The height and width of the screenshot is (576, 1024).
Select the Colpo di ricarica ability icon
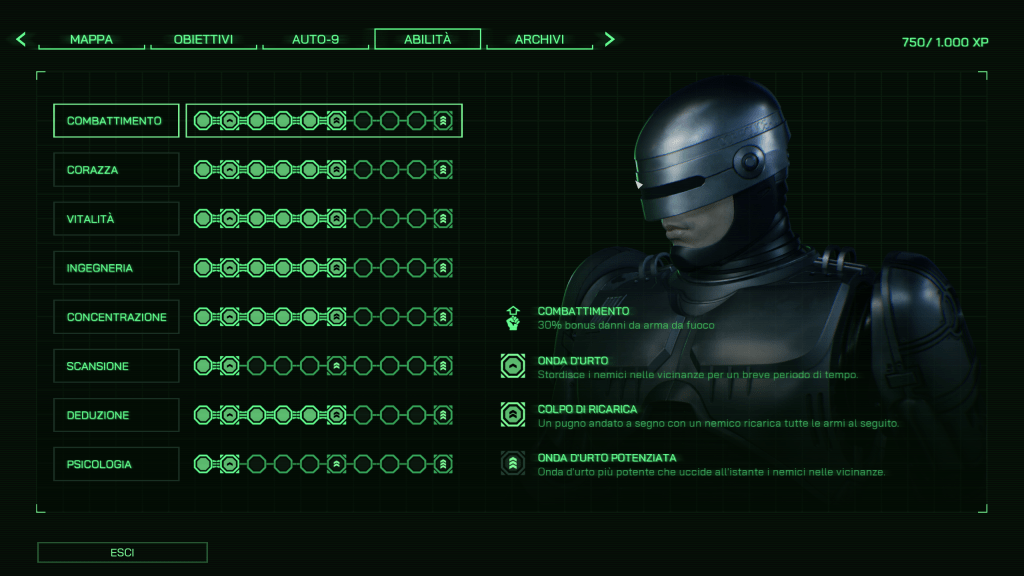point(513,415)
